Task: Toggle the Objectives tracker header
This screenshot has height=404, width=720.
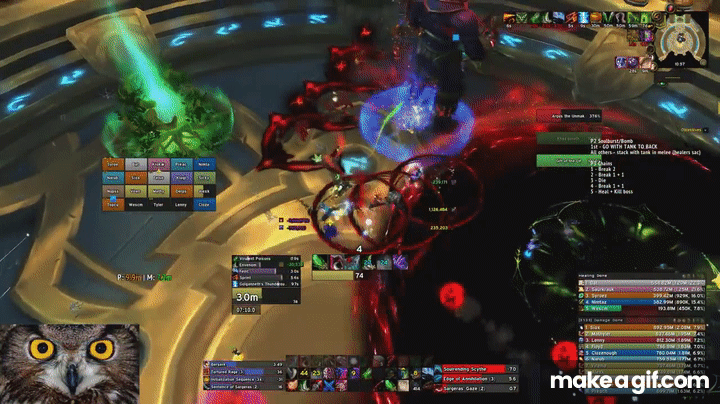Action: tap(690, 129)
